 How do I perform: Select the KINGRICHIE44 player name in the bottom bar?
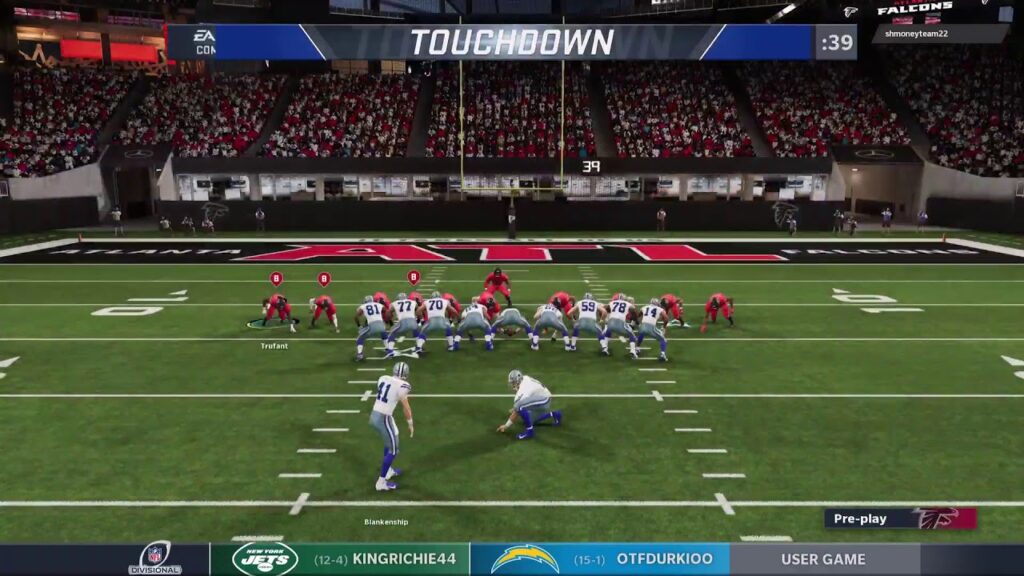point(404,559)
